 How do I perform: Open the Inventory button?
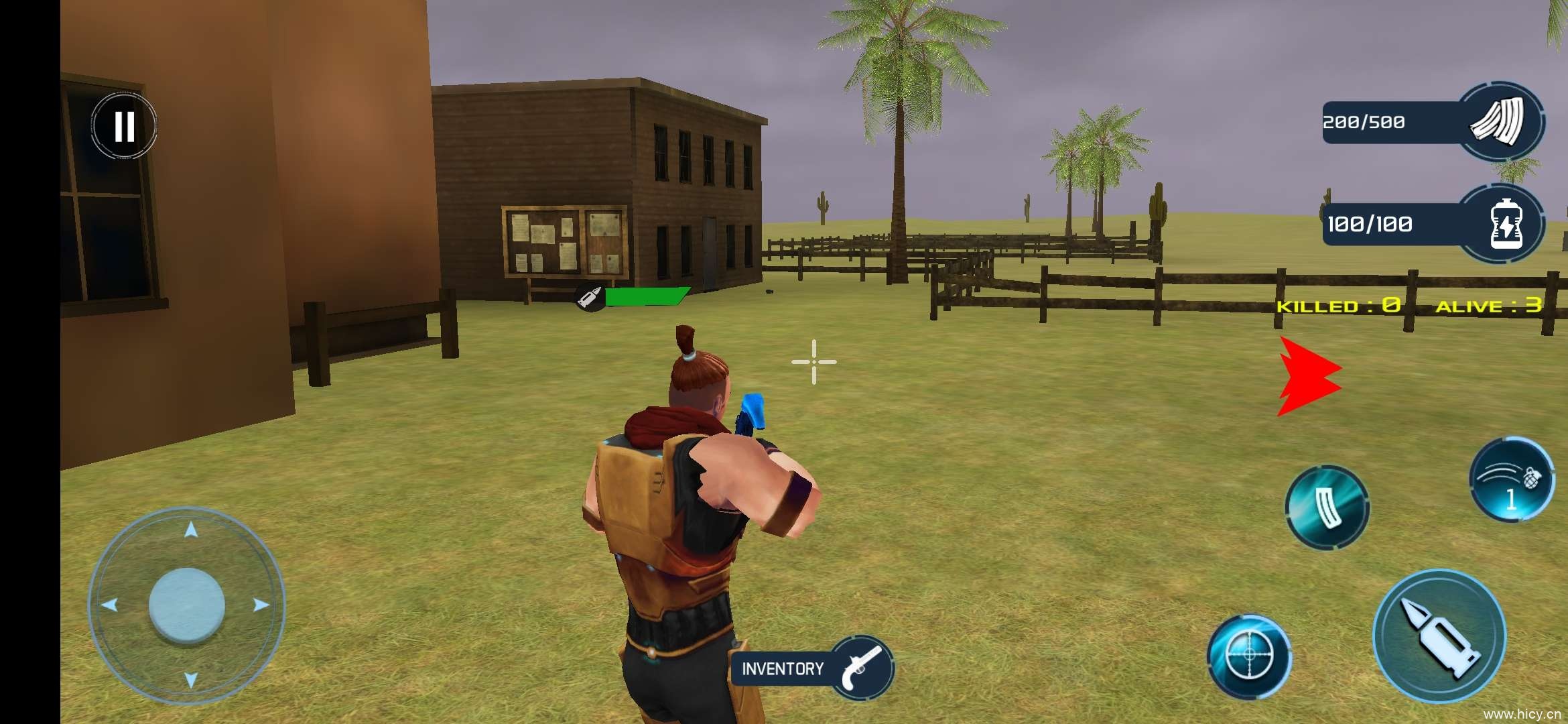click(x=812, y=668)
